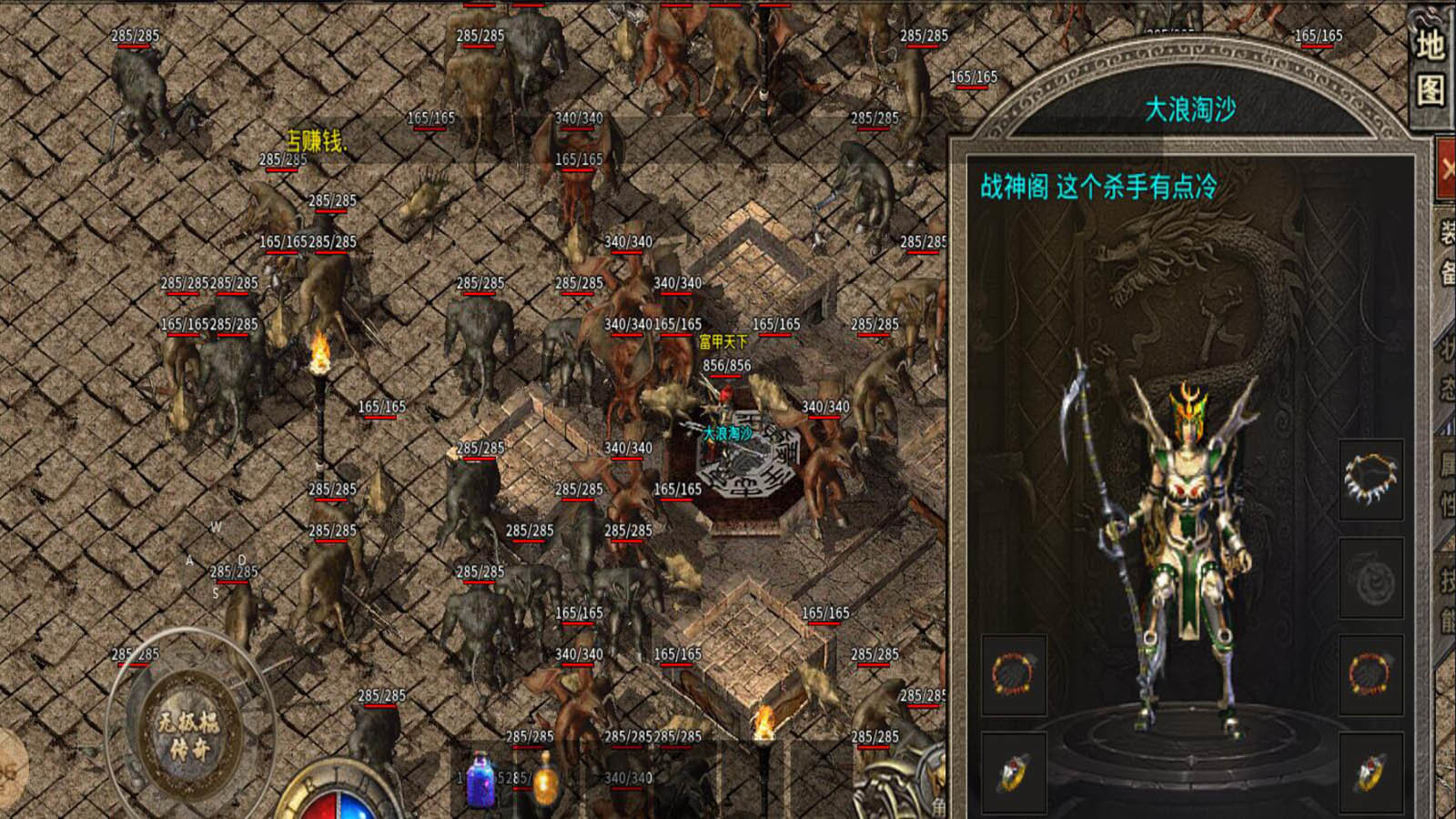Image resolution: width=1456 pixels, height=819 pixels.
Task: Select the fanged necklace equipment slot
Action: 1371,480
